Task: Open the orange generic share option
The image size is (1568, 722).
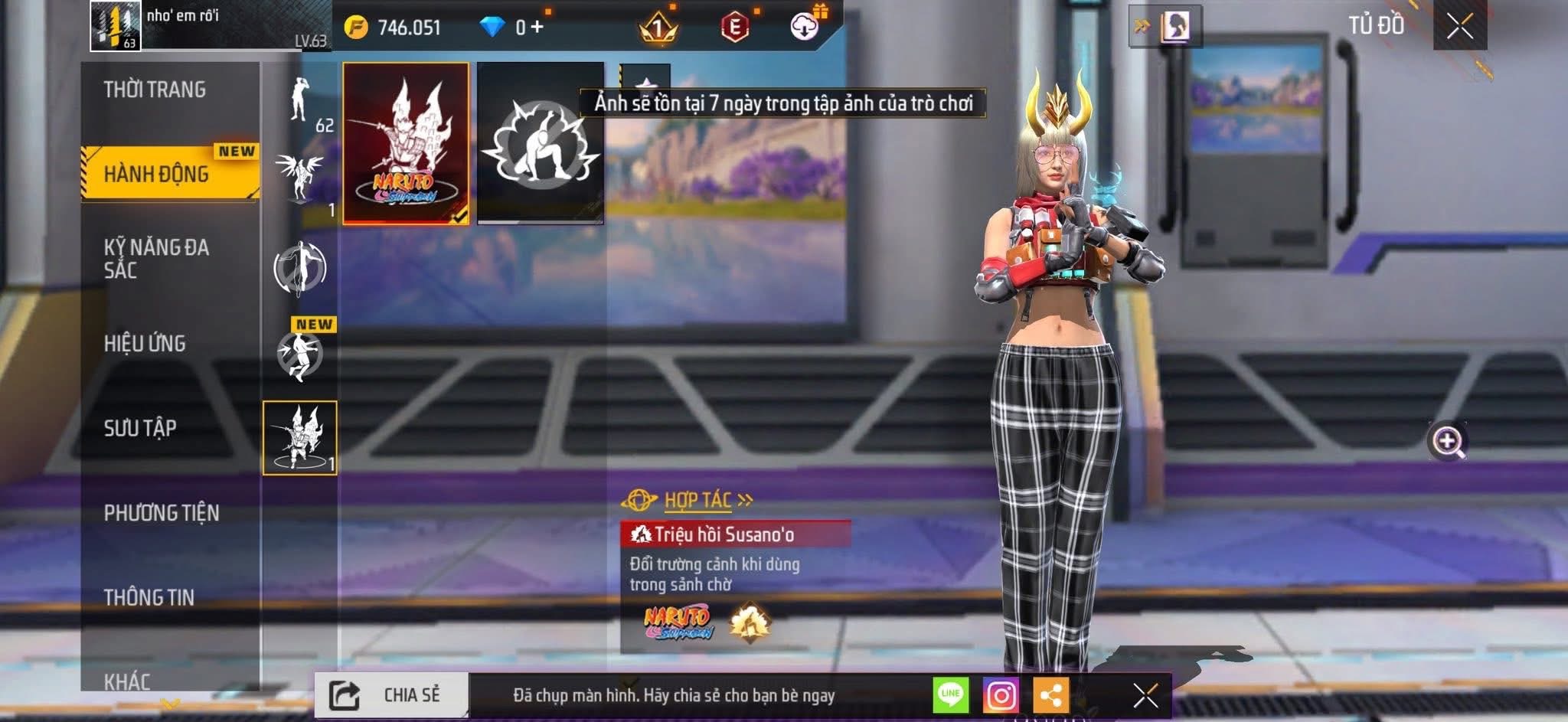Action: [1050, 695]
